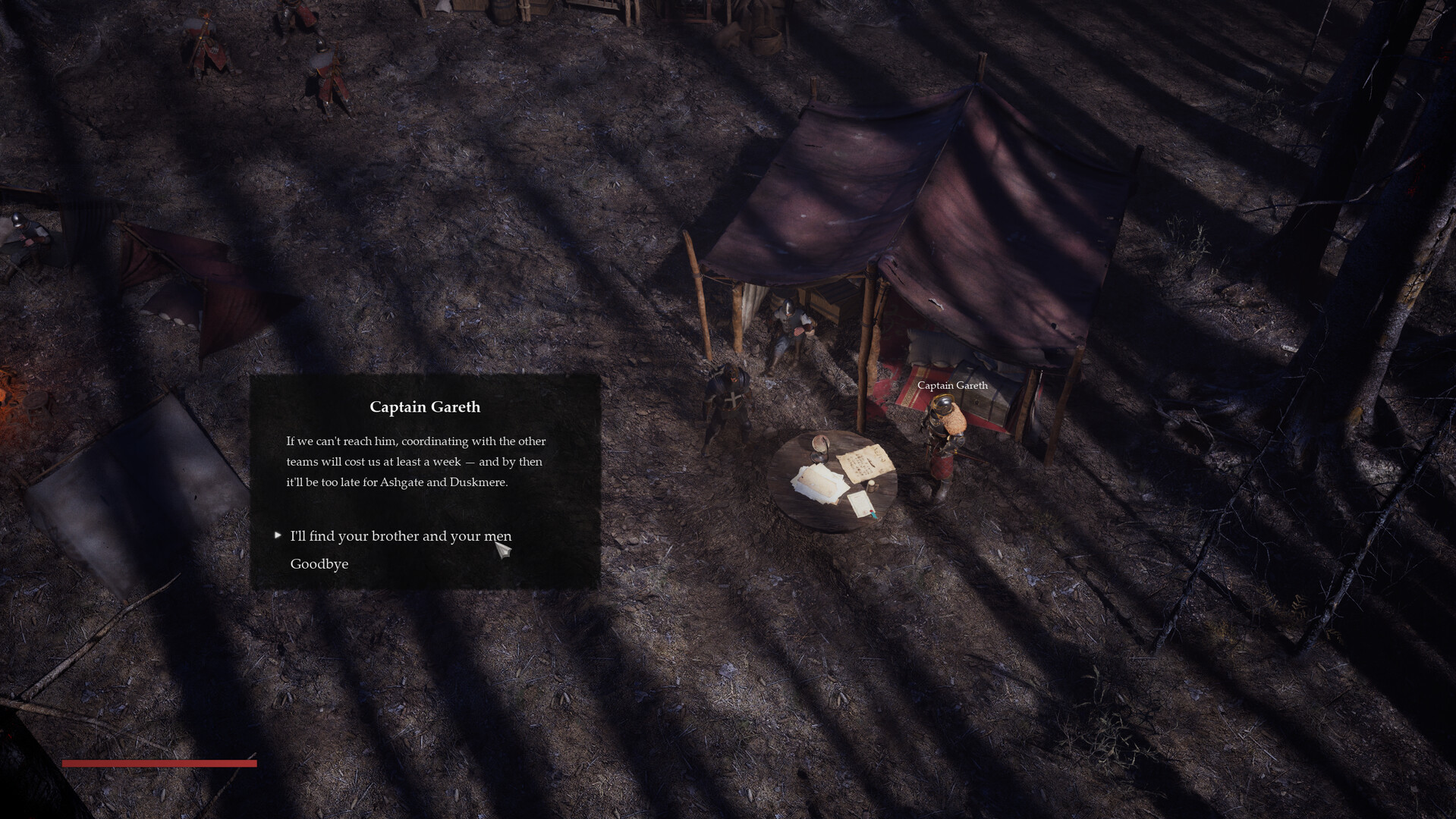Click the arrow marker beside the highlighted dialogue choice
The width and height of the screenshot is (1456, 819).
pyautogui.click(x=276, y=535)
